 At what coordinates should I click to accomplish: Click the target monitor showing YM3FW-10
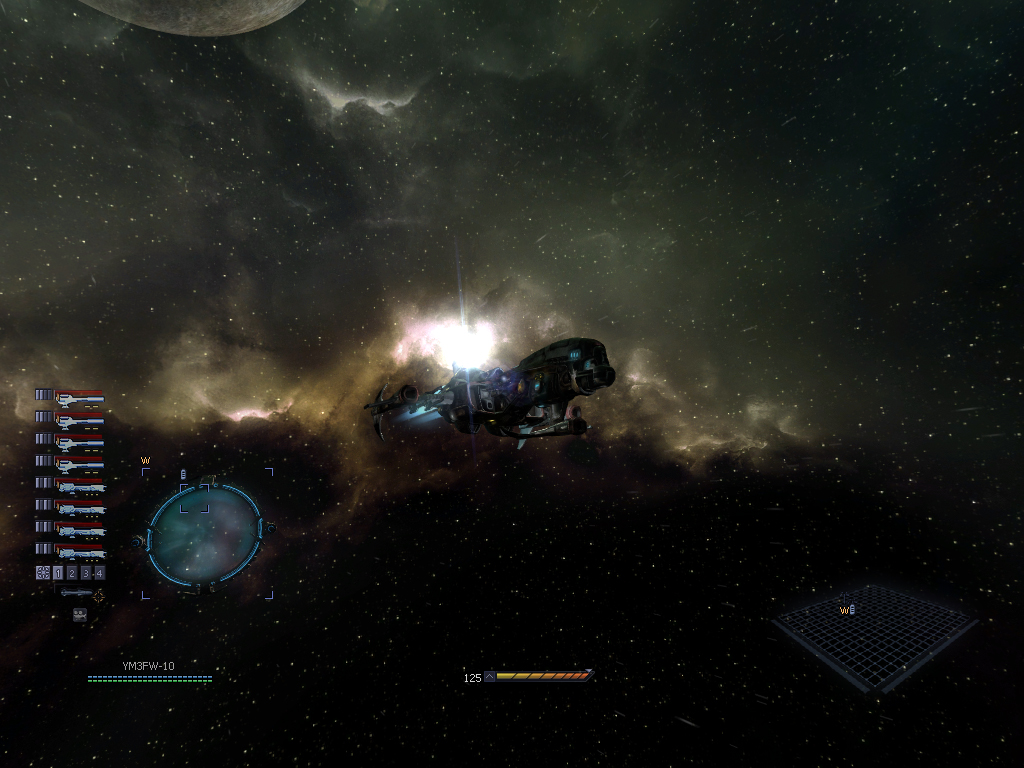pyautogui.click(x=205, y=535)
